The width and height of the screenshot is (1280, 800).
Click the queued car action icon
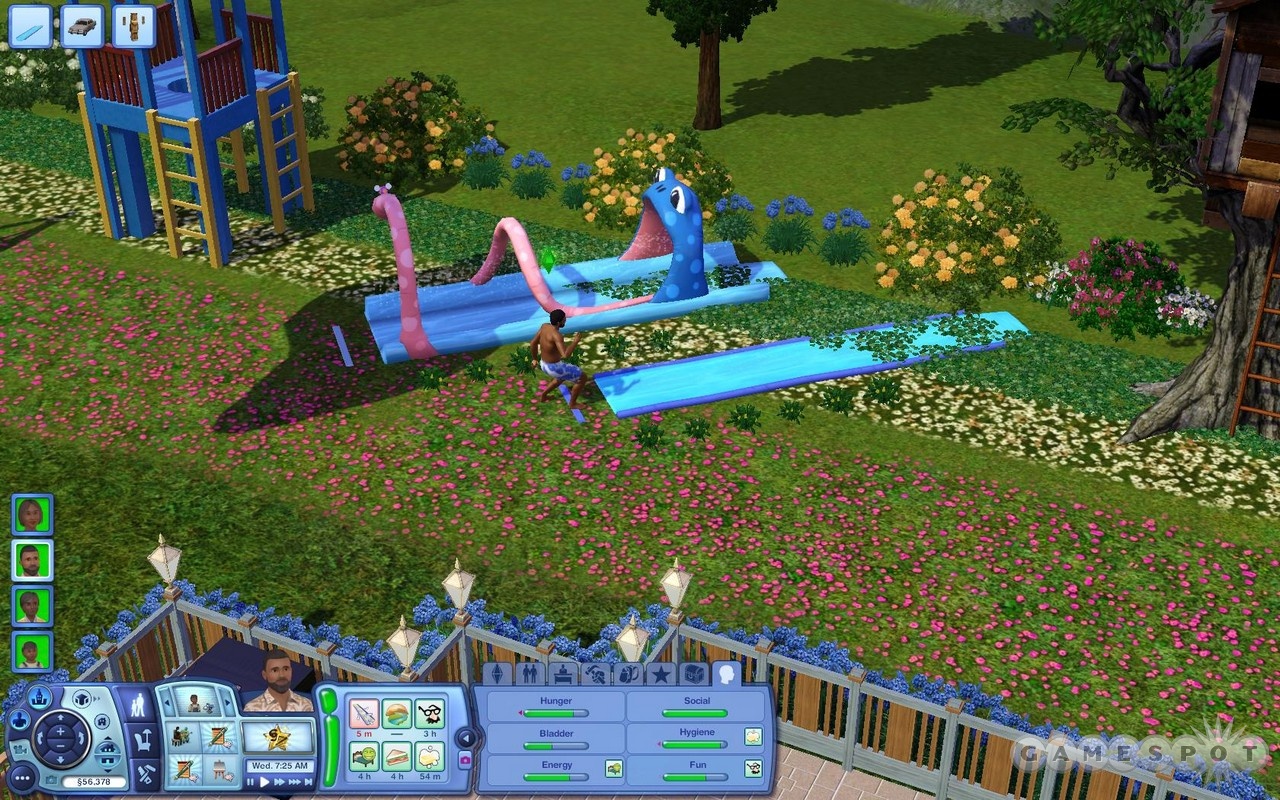point(82,26)
